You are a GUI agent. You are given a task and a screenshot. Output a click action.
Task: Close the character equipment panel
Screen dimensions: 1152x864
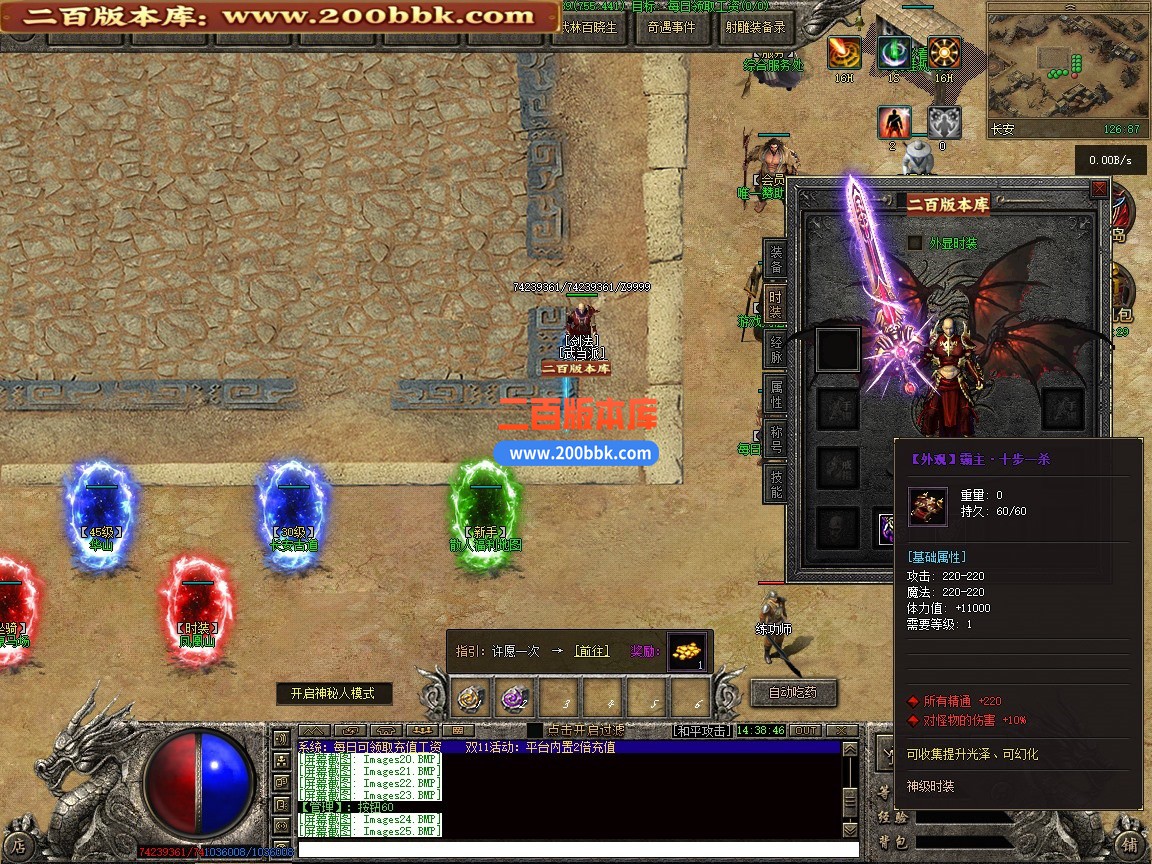(x=1099, y=188)
